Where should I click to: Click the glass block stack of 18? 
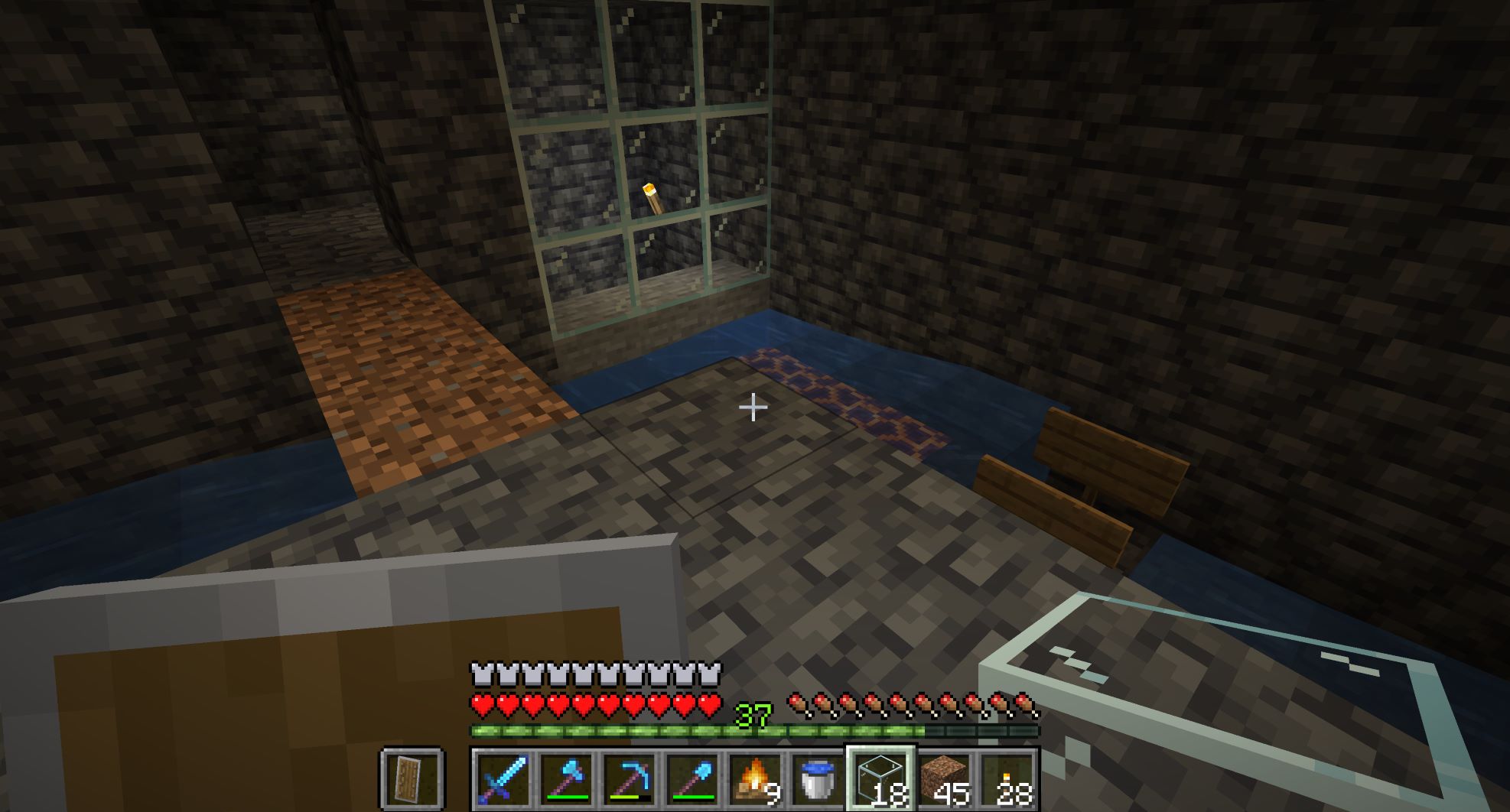(x=881, y=780)
